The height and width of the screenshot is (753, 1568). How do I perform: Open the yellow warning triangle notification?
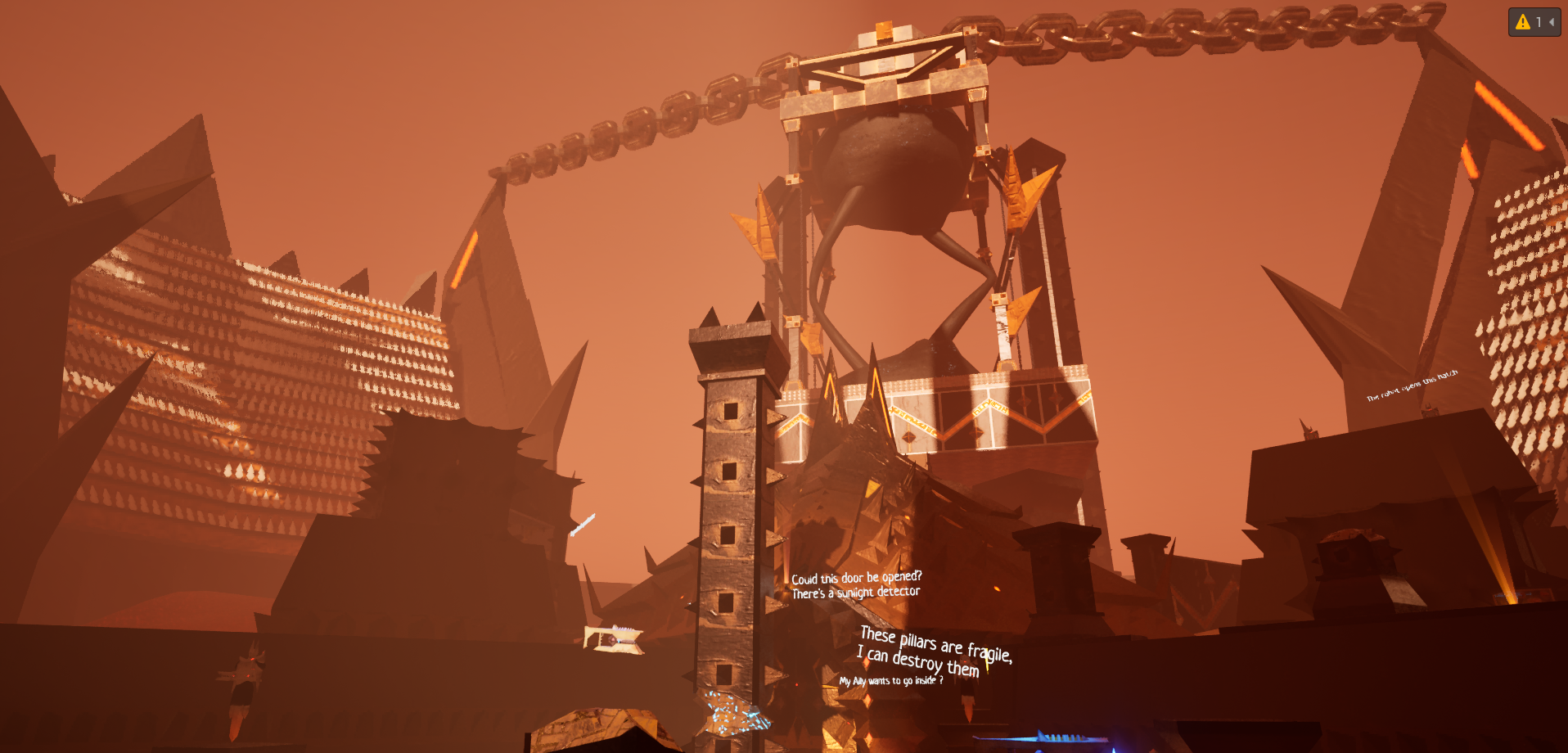click(x=1522, y=22)
